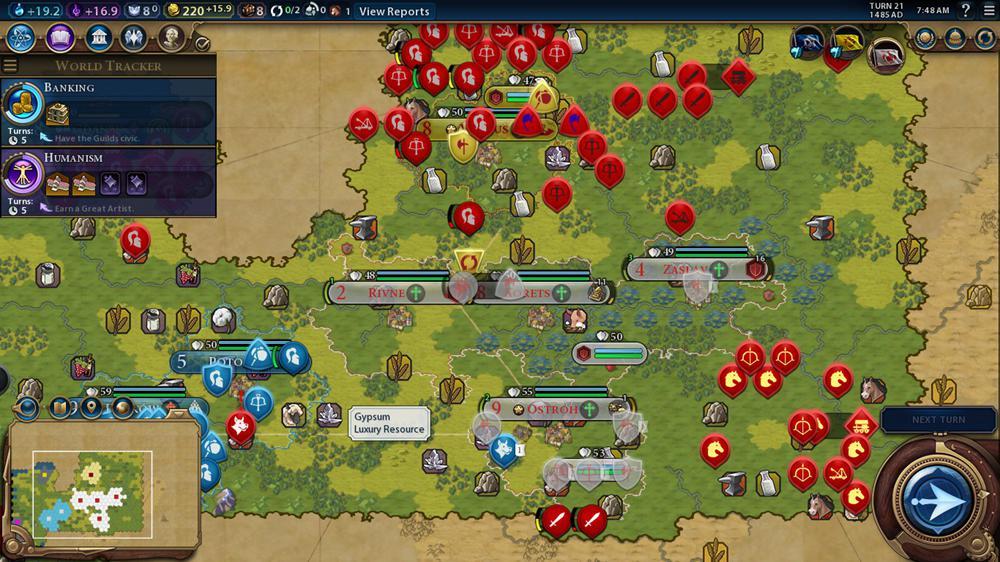Open the Civilopedia question mark help
The width and height of the screenshot is (1000, 562).
point(965,11)
